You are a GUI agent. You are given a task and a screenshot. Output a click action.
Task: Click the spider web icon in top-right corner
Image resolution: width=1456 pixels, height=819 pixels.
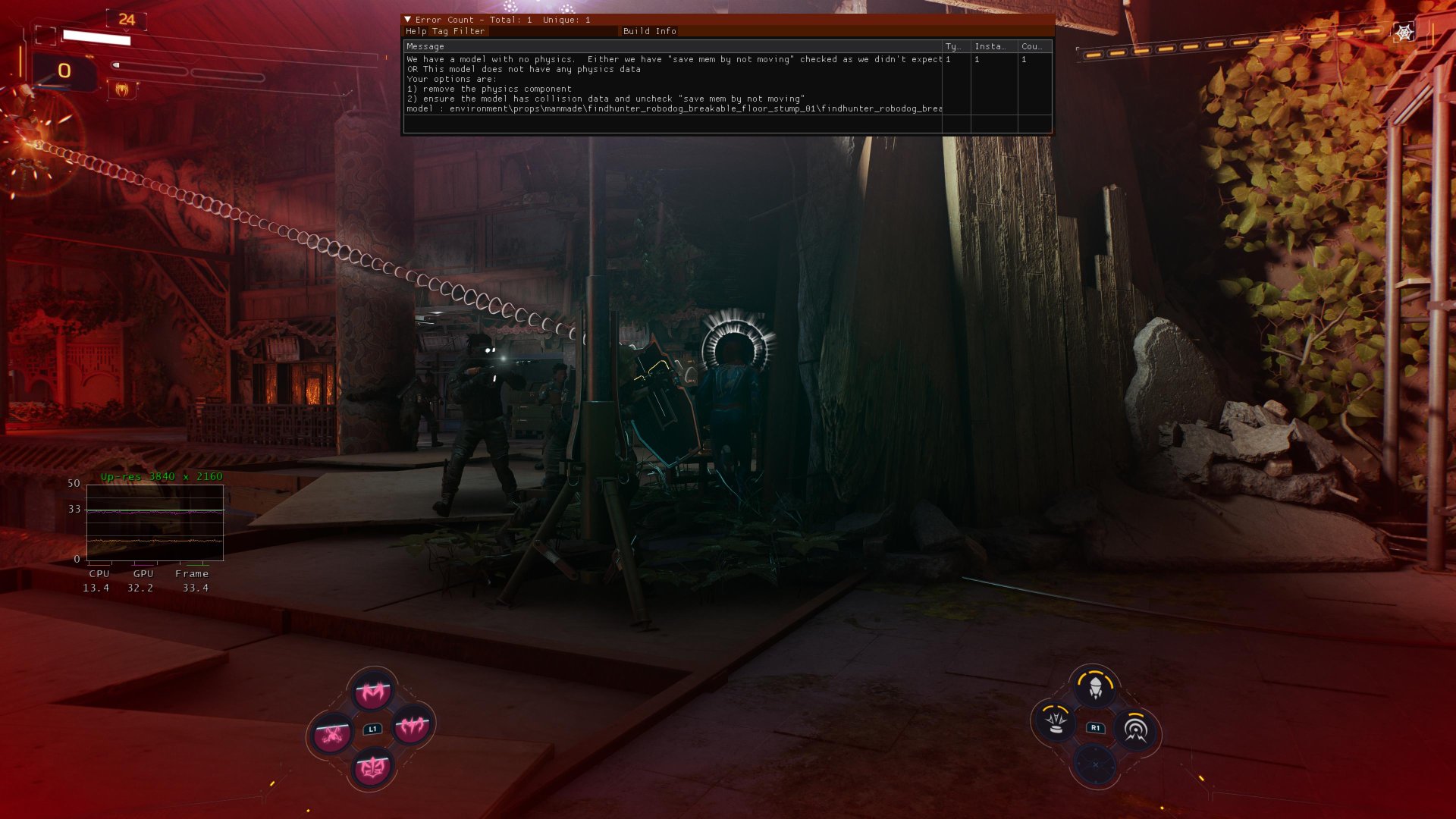click(1404, 33)
